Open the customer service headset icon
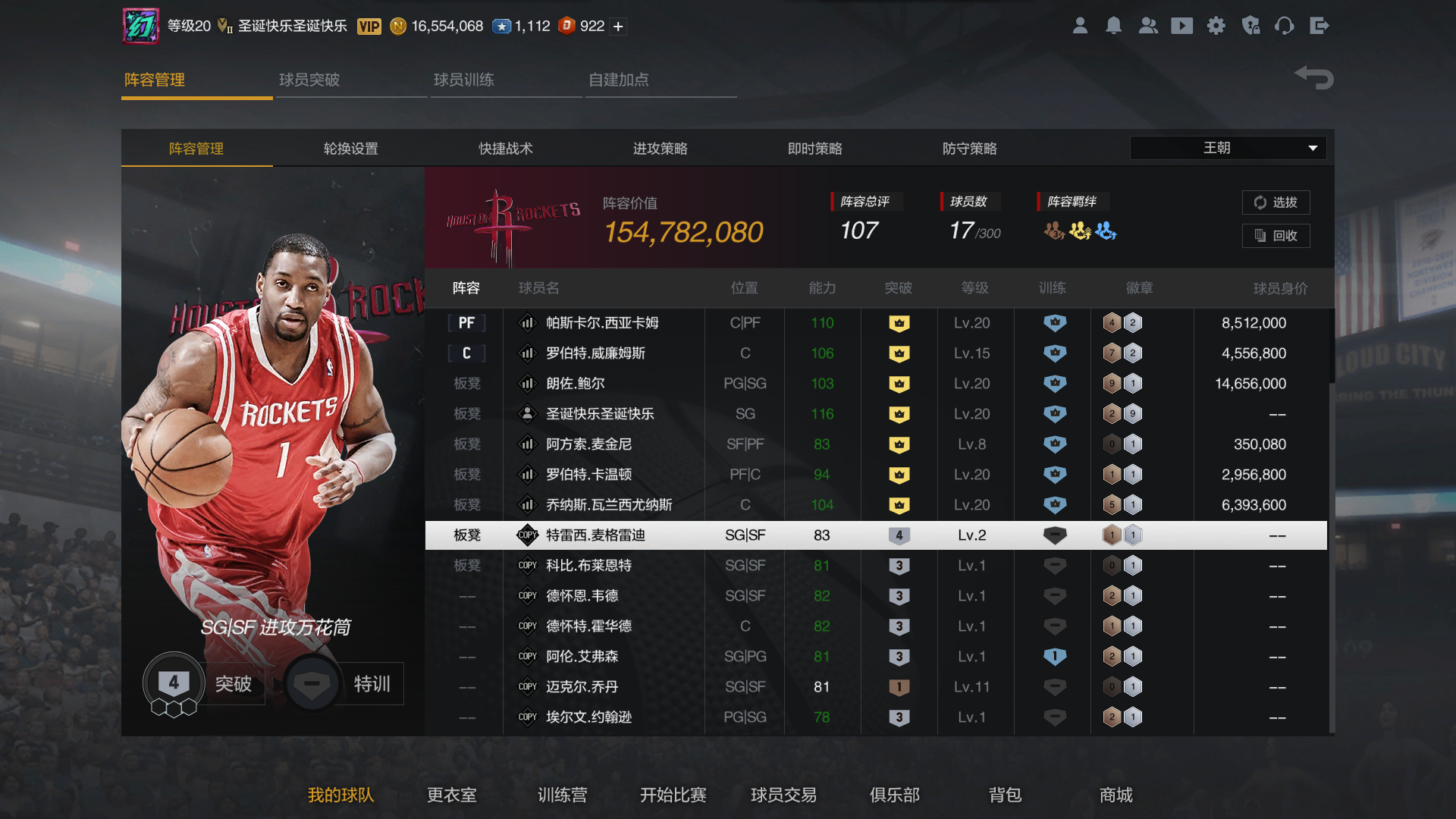Screen dimensions: 1456x819 (x=1285, y=26)
